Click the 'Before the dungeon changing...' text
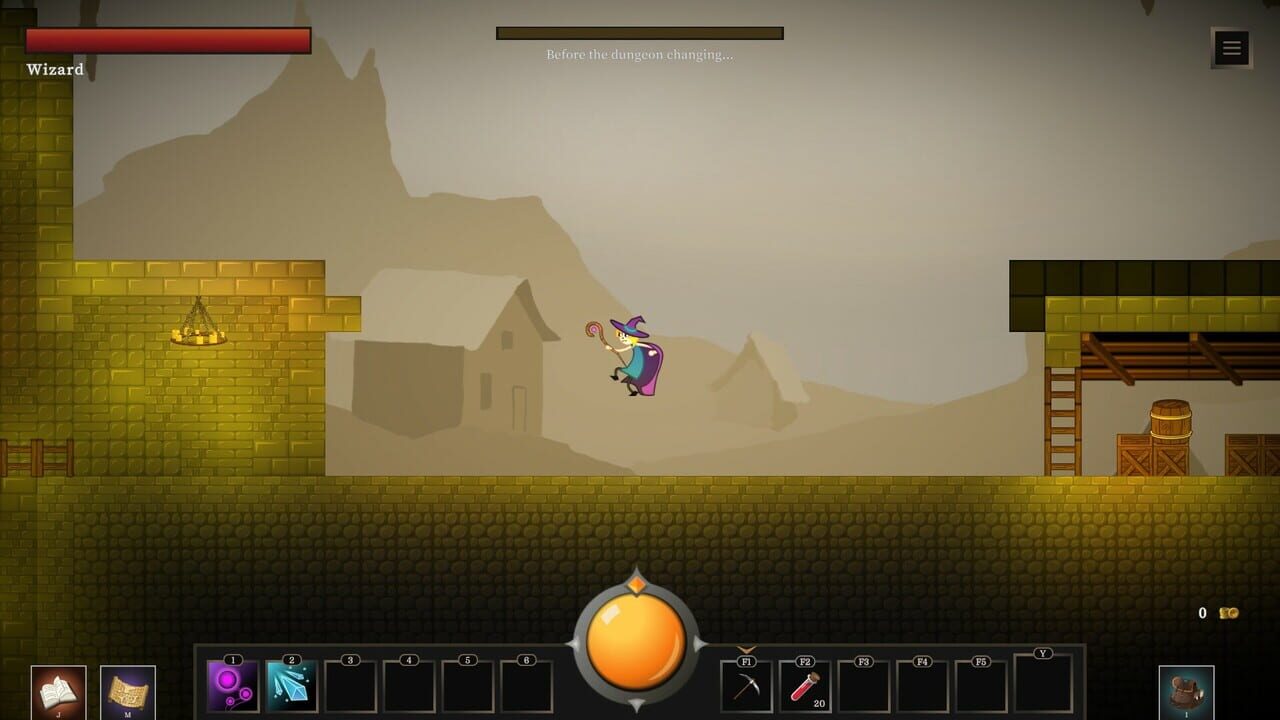This screenshot has width=1280, height=720. pyautogui.click(x=639, y=56)
